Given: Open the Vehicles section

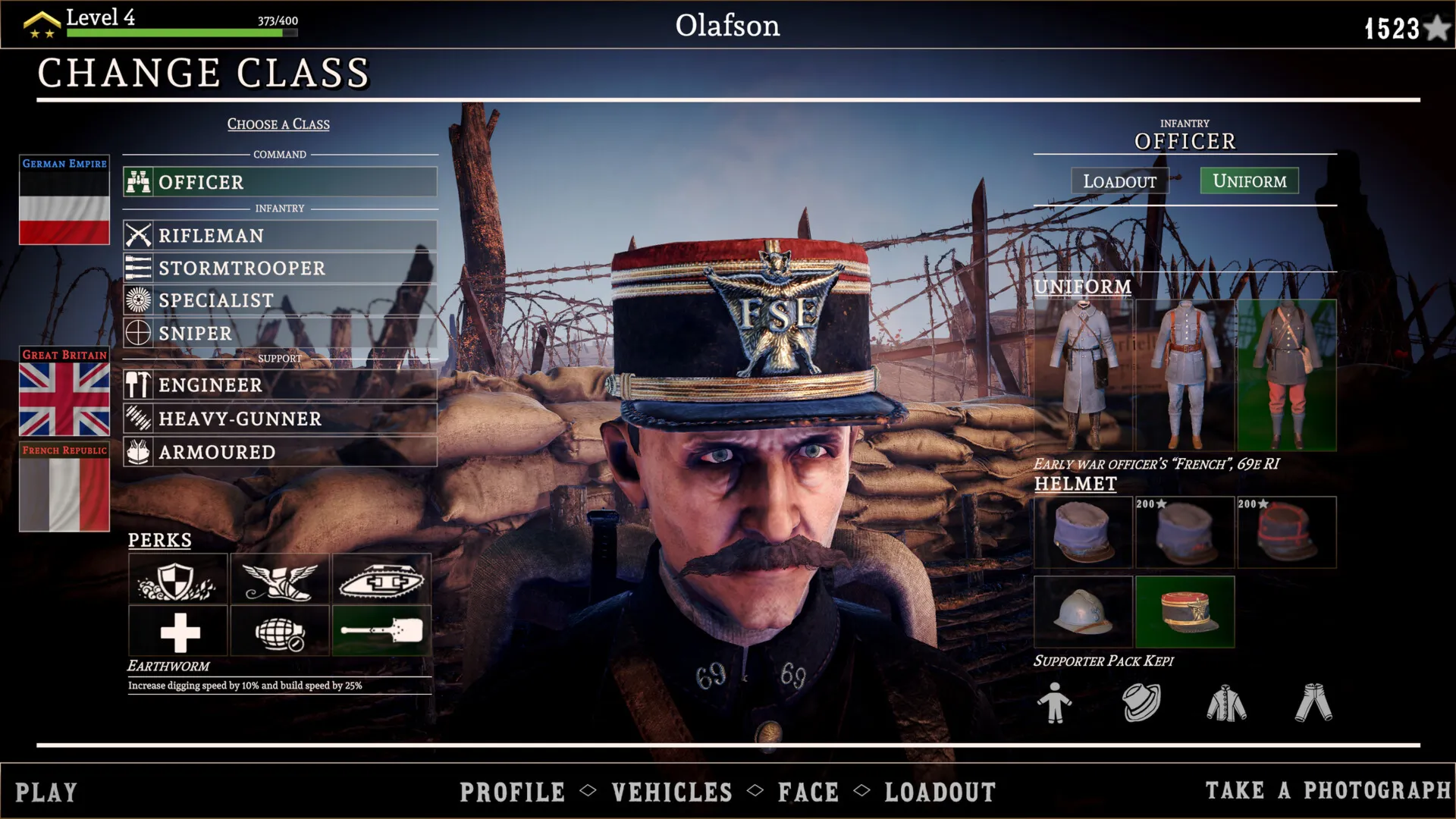Looking at the screenshot, I should (672, 792).
